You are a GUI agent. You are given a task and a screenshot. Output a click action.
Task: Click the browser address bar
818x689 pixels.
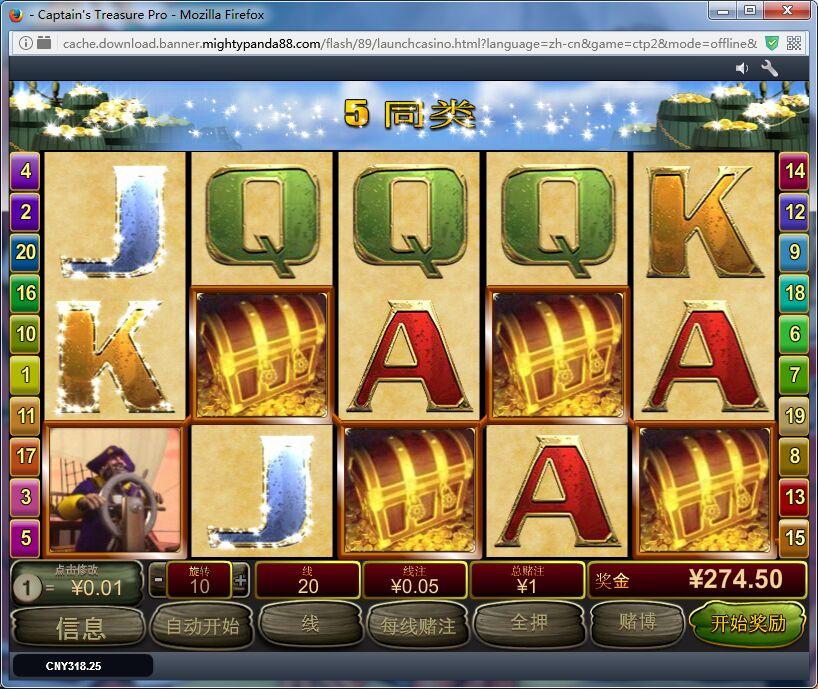400,43
